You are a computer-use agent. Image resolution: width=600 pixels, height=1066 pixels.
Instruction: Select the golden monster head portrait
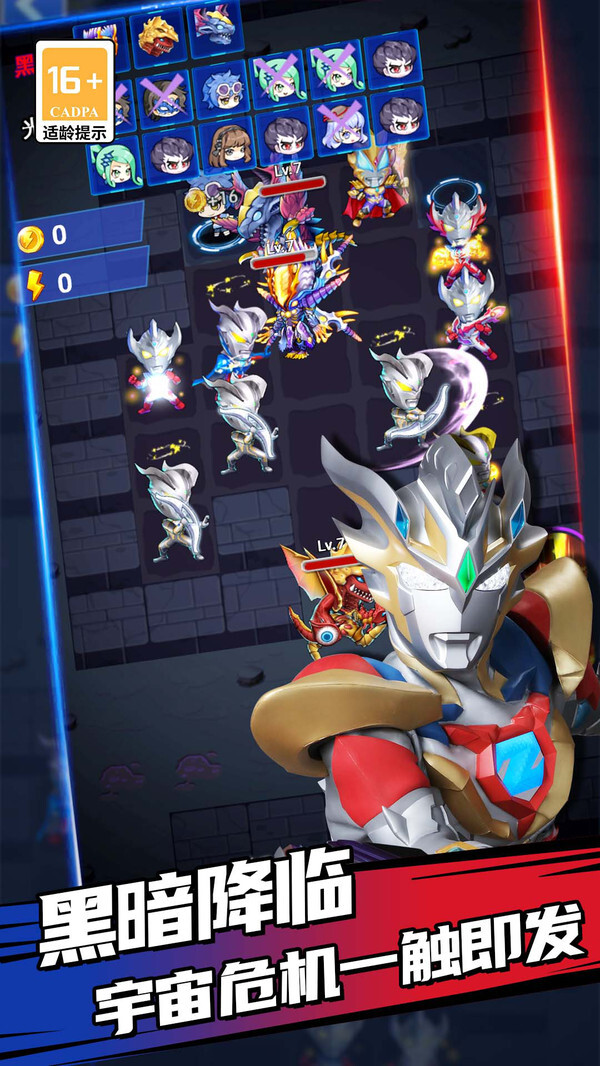pos(159,36)
